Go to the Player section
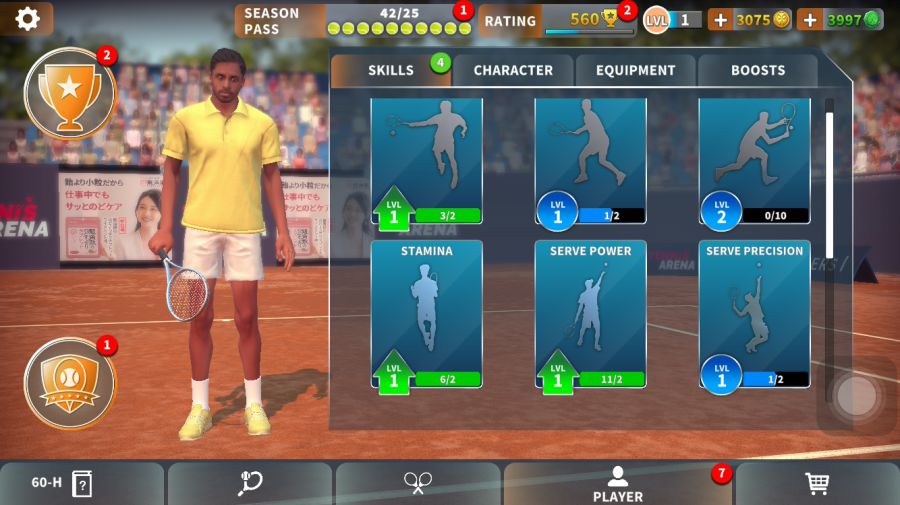This screenshot has width=900, height=505. click(x=618, y=484)
